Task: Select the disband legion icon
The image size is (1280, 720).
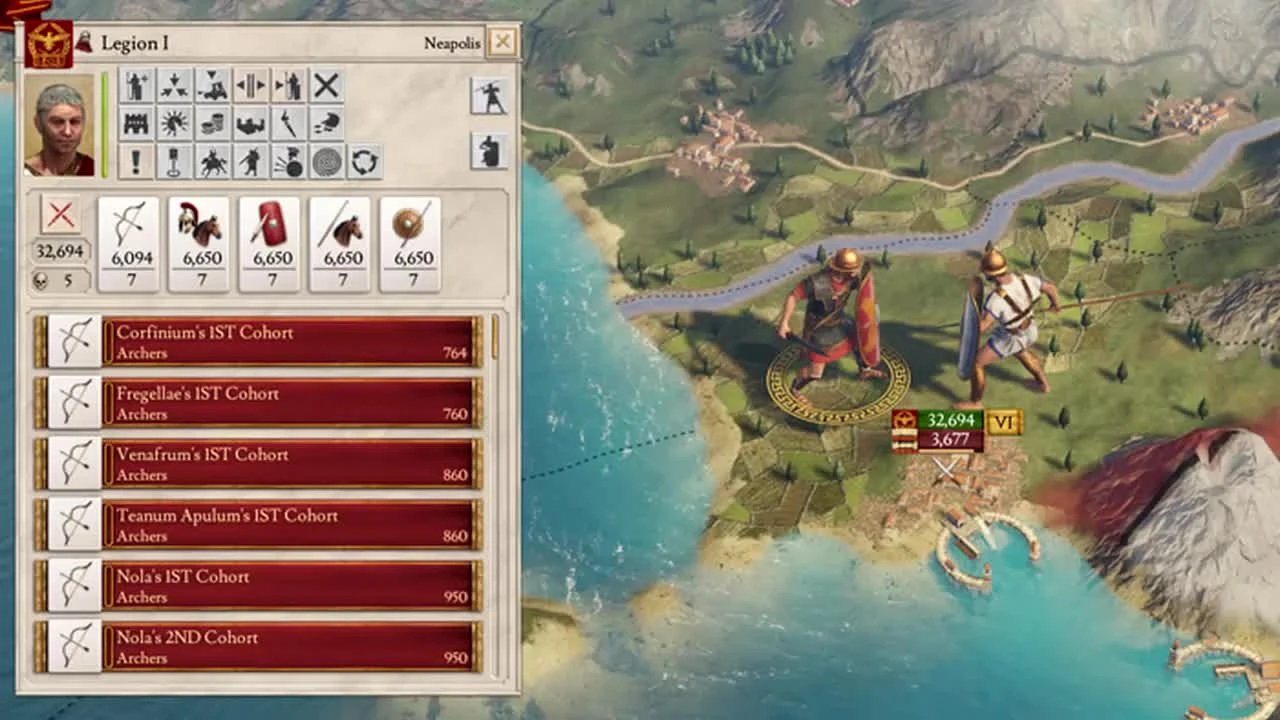Action: 327,87
